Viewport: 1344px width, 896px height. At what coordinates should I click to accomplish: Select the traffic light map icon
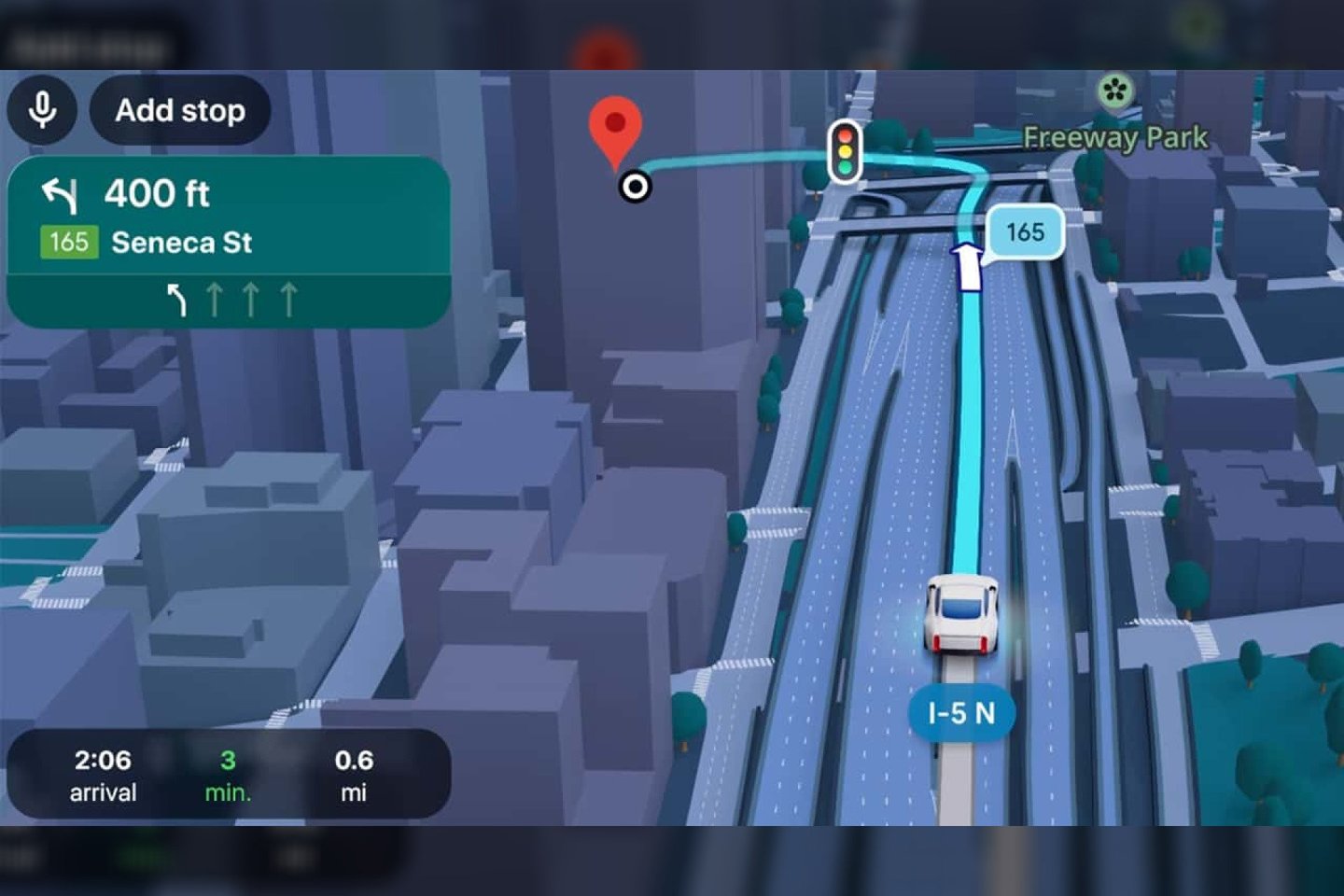(845, 151)
